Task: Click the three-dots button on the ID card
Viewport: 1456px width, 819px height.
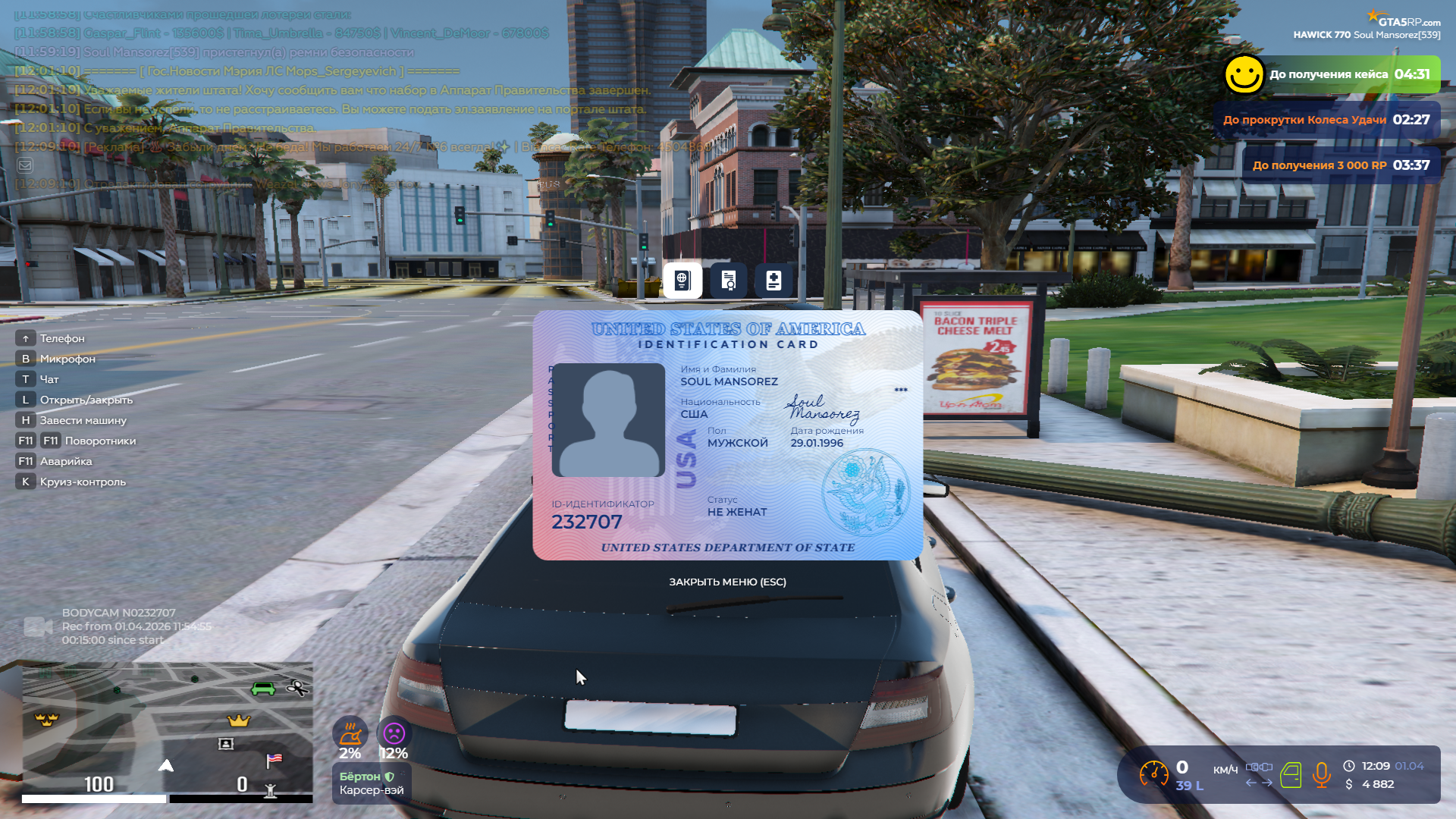Action: point(901,390)
